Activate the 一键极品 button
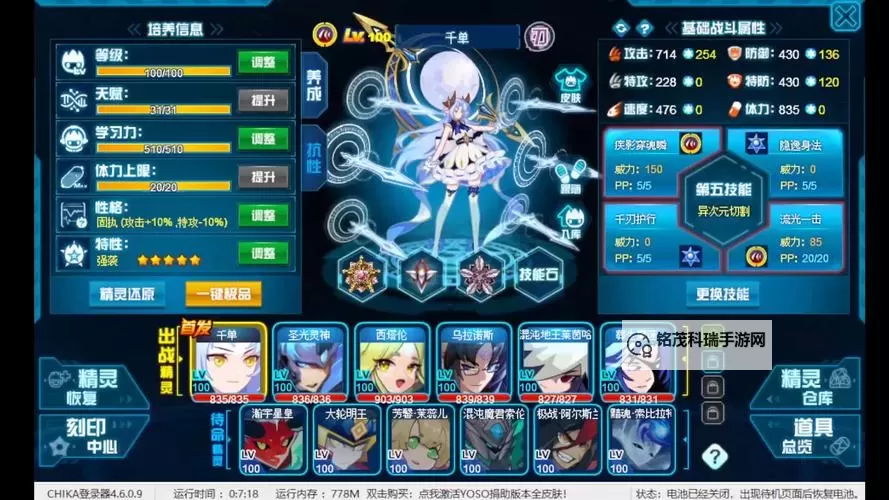Viewport: 889px width, 500px height. pos(224,293)
